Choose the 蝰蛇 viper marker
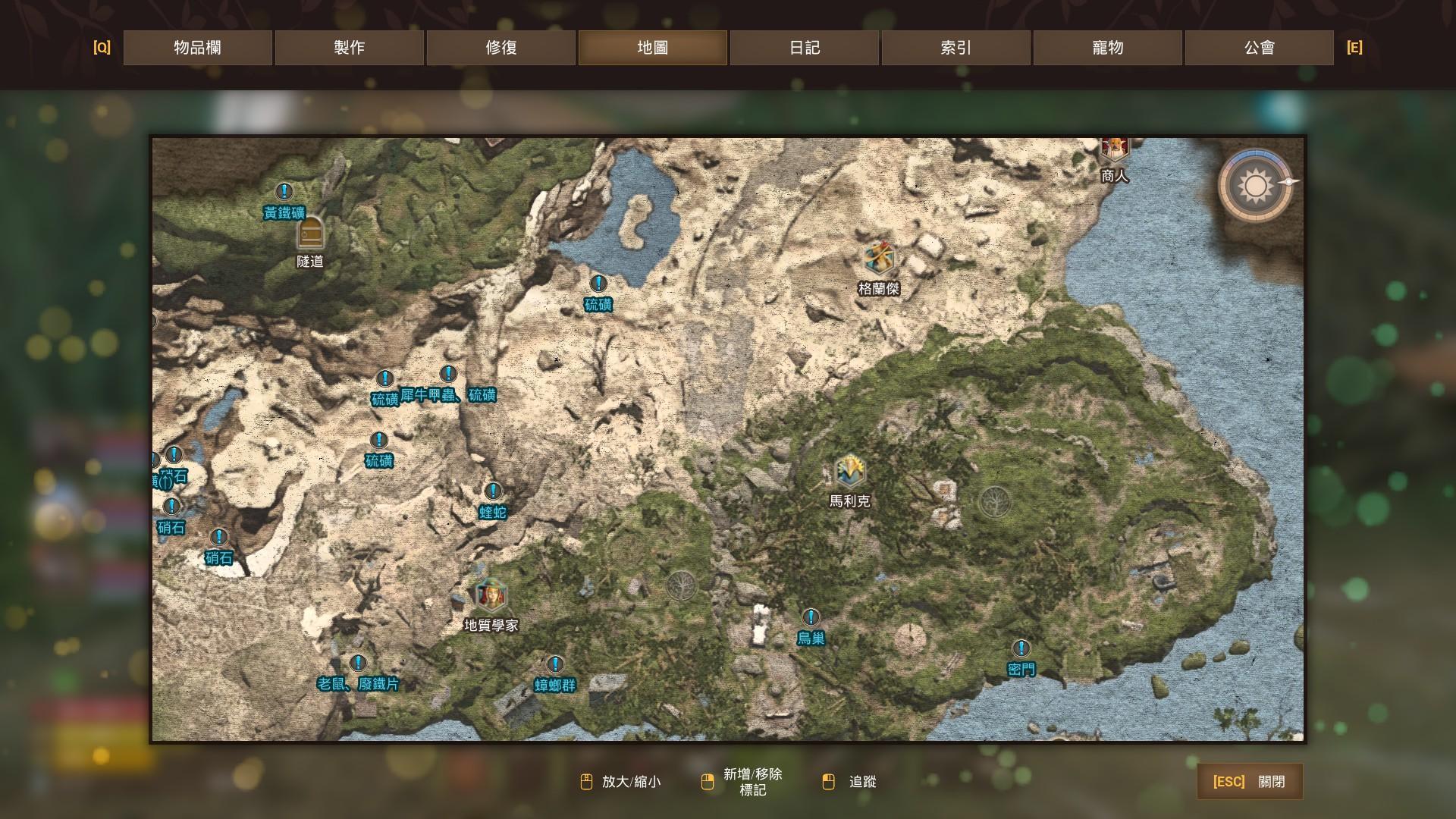The image size is (1456, 819). coord(493,491)
